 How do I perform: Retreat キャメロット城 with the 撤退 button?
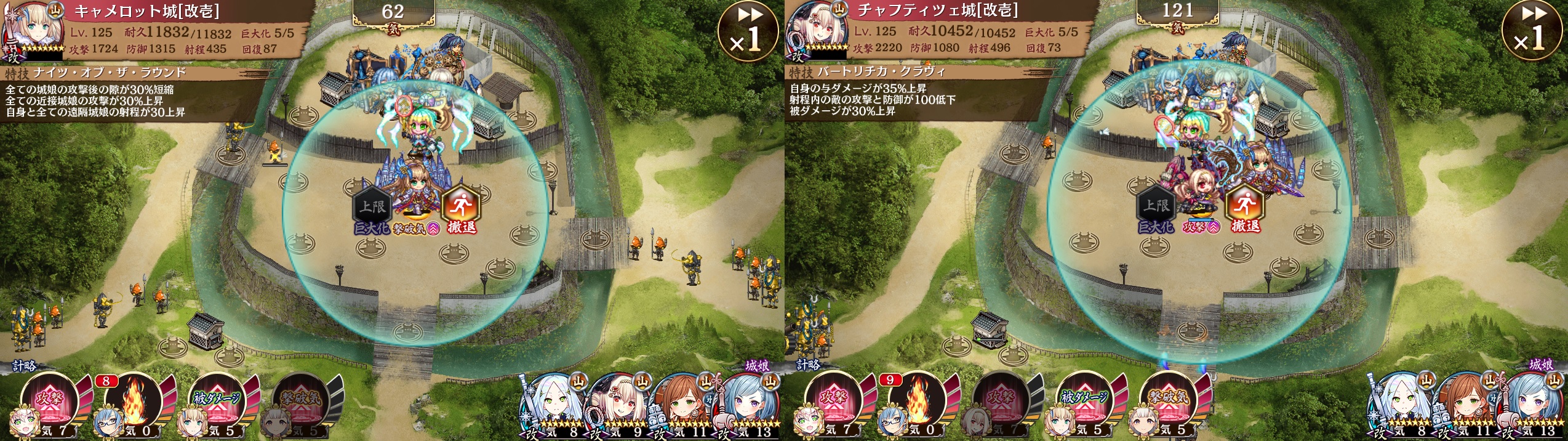462,211
